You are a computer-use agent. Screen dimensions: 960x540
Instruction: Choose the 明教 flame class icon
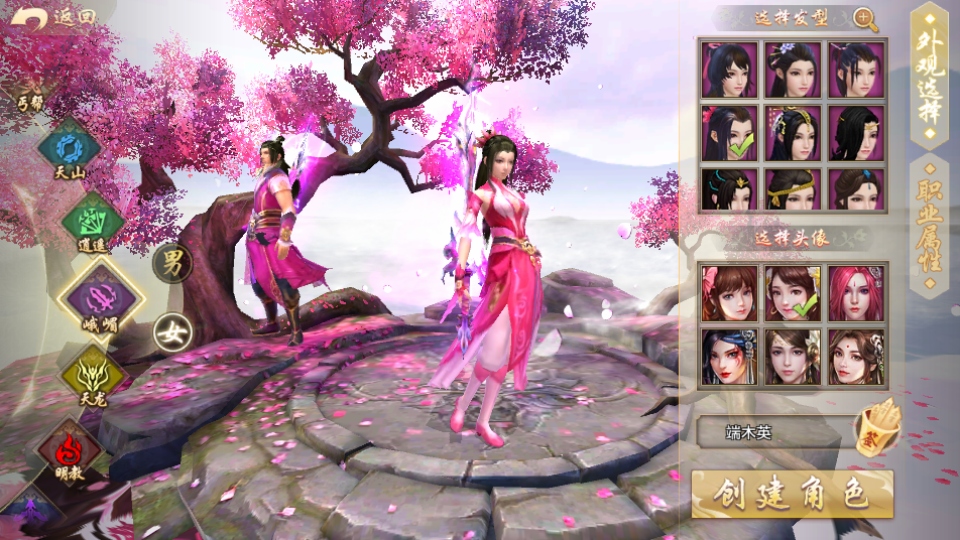pos(69,445)
